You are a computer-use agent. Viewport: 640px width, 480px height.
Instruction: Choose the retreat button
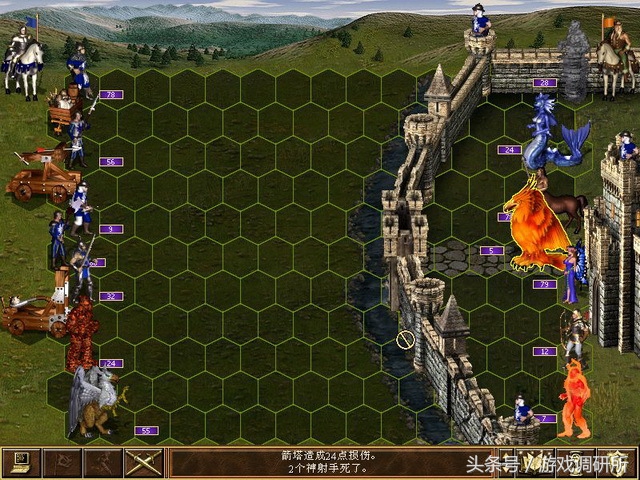(x=102, y=462)
